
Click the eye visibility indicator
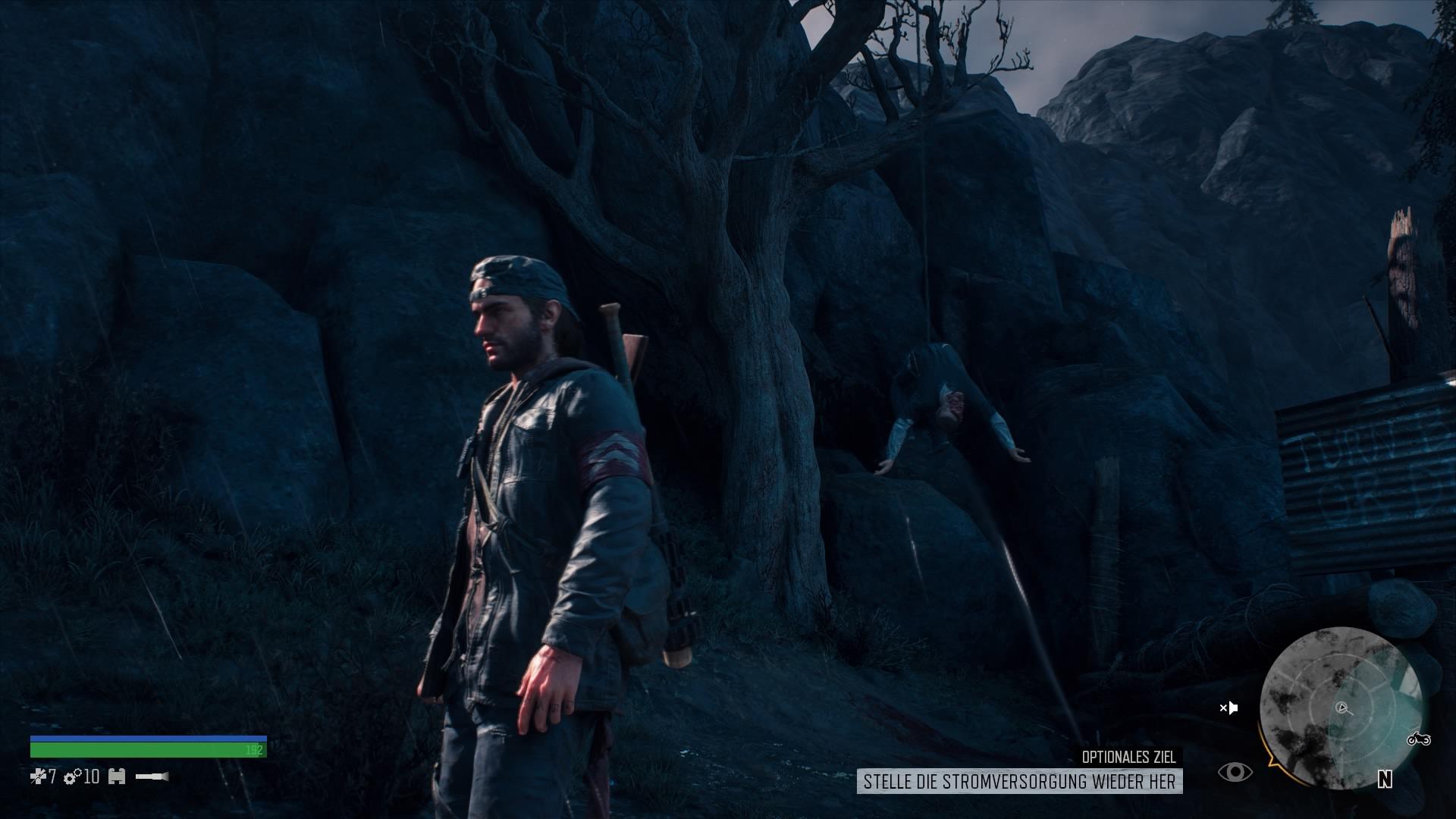pyautogui.click(x=1235, y=772)
